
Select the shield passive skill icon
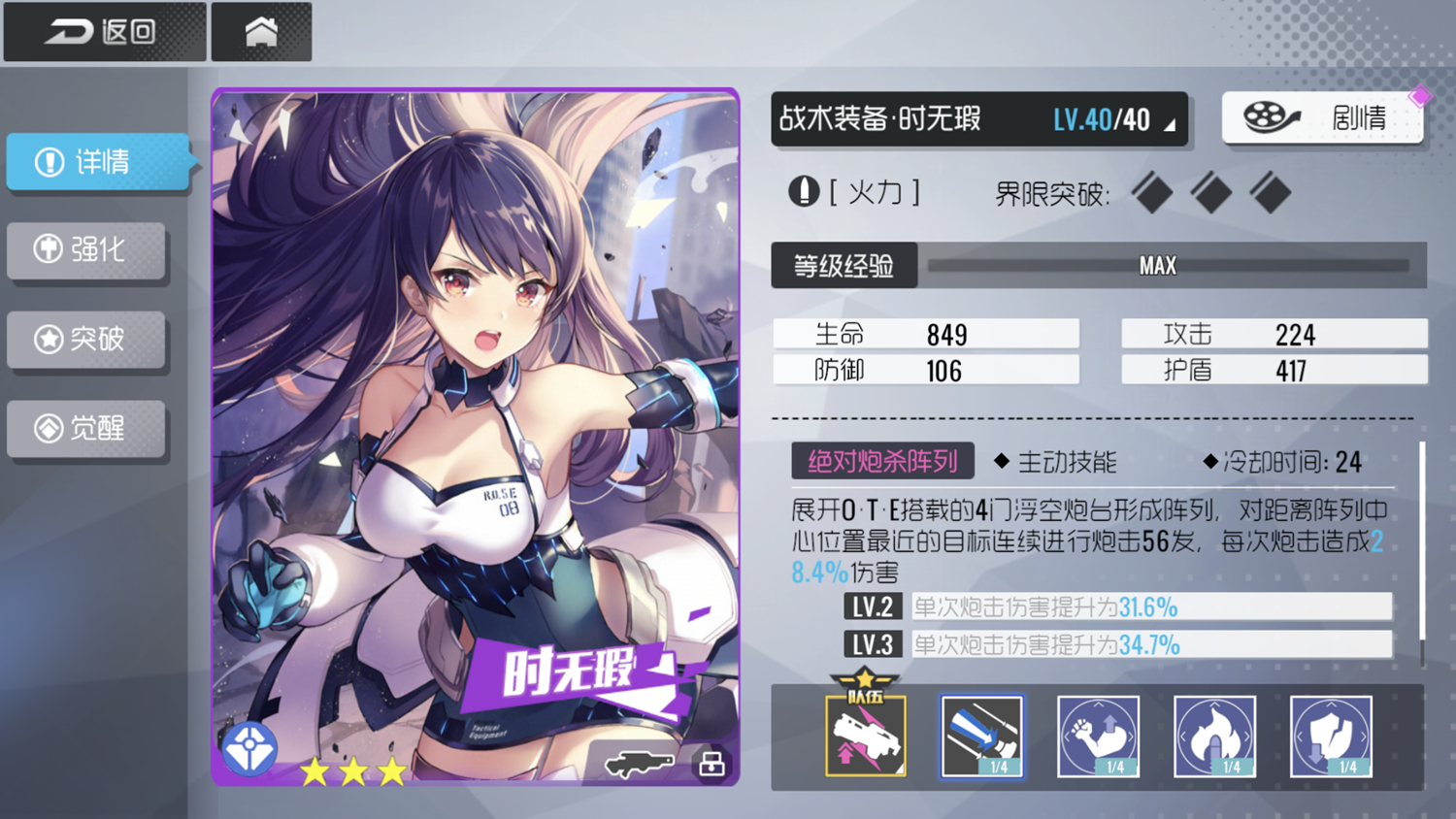[x=1331, y=736]
